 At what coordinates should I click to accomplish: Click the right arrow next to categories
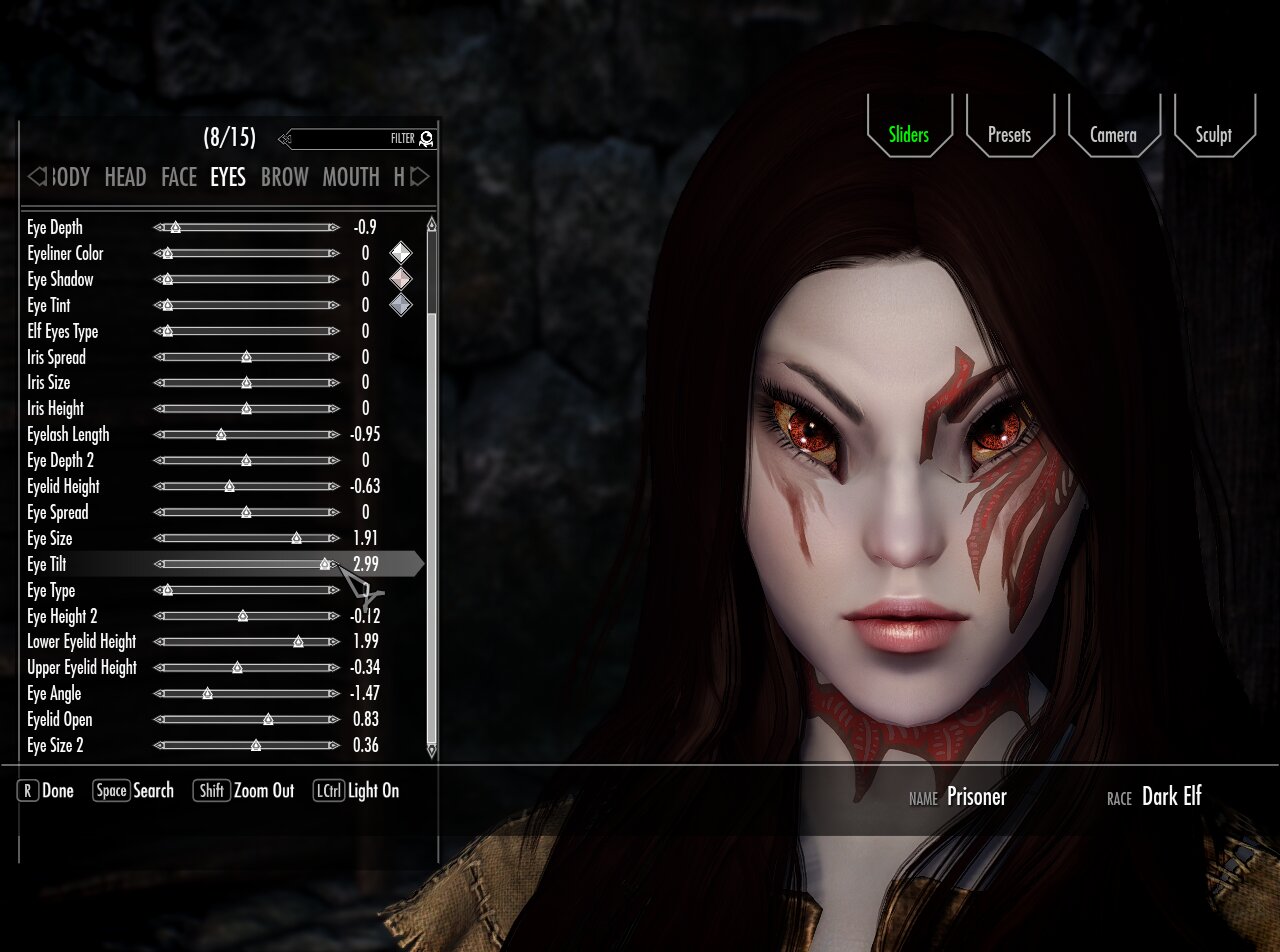point(421,177)
